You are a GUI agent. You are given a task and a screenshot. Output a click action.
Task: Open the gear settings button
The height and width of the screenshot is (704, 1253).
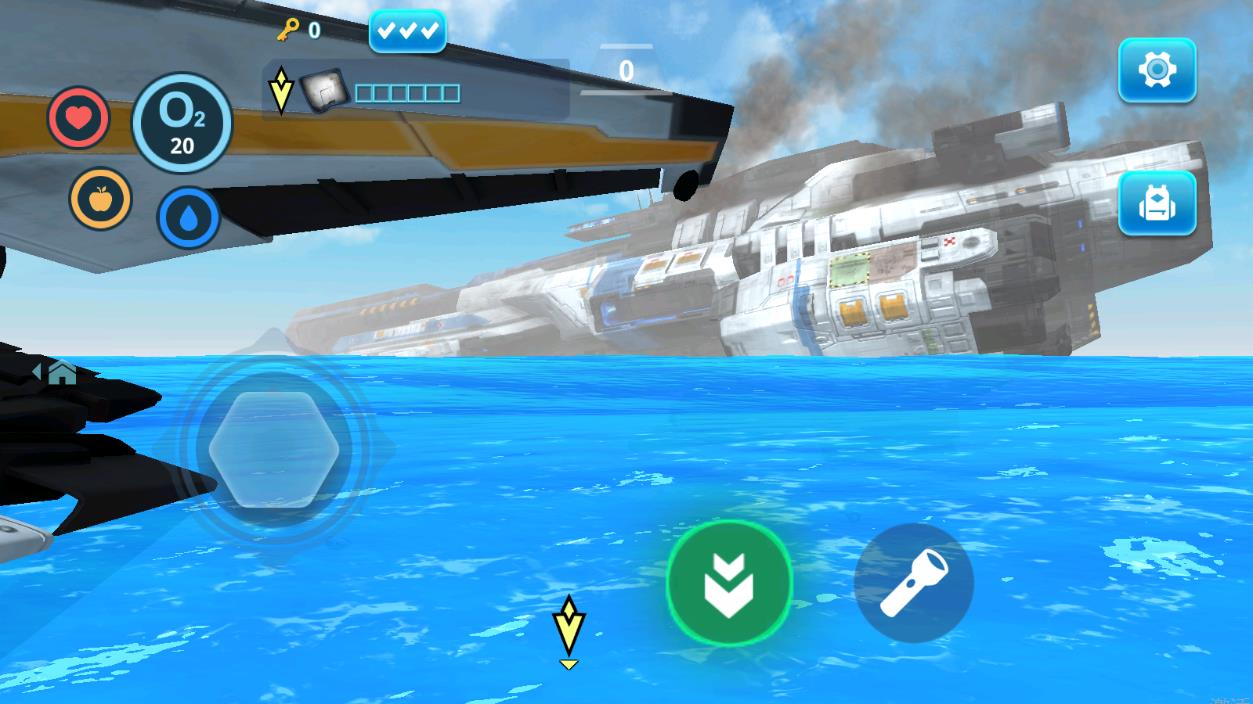tap(1156, 70)
